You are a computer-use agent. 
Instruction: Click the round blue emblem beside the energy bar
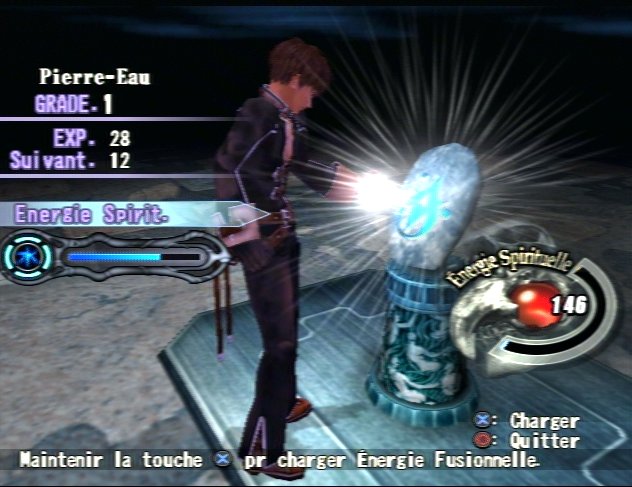(29, 255)
